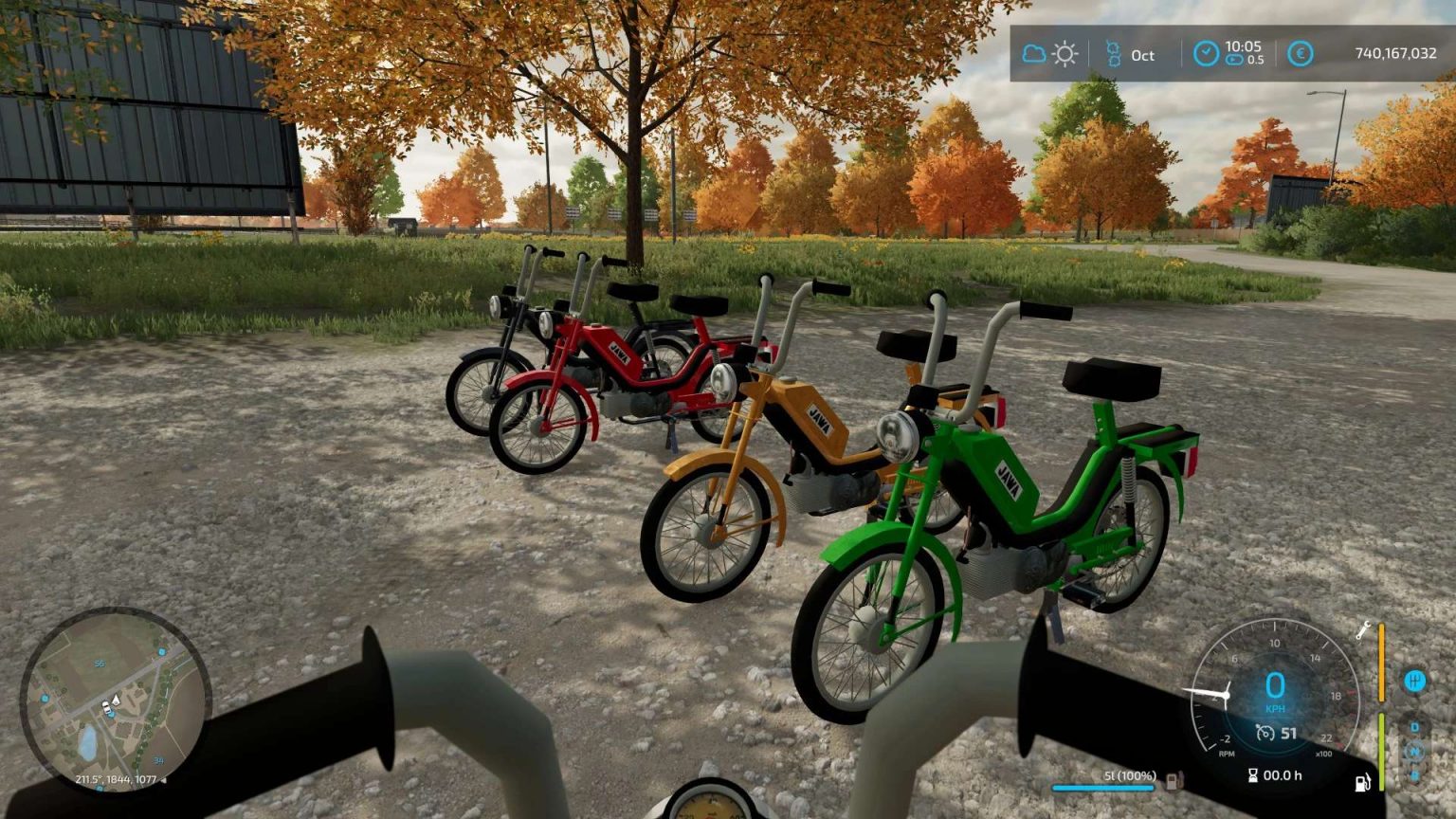
Task: Select field 34 on the minimap
Action: coord(158,760)
